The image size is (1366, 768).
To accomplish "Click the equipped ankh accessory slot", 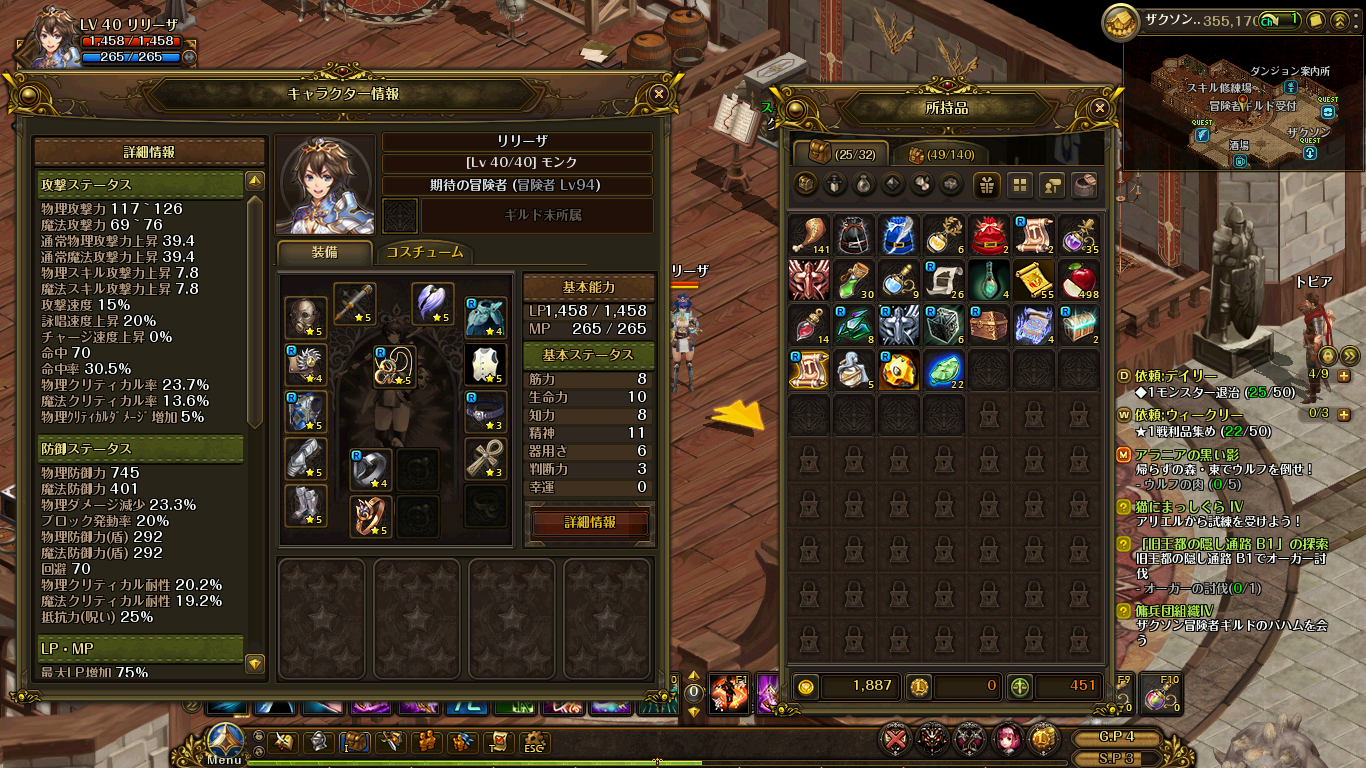I will (484, 459).
